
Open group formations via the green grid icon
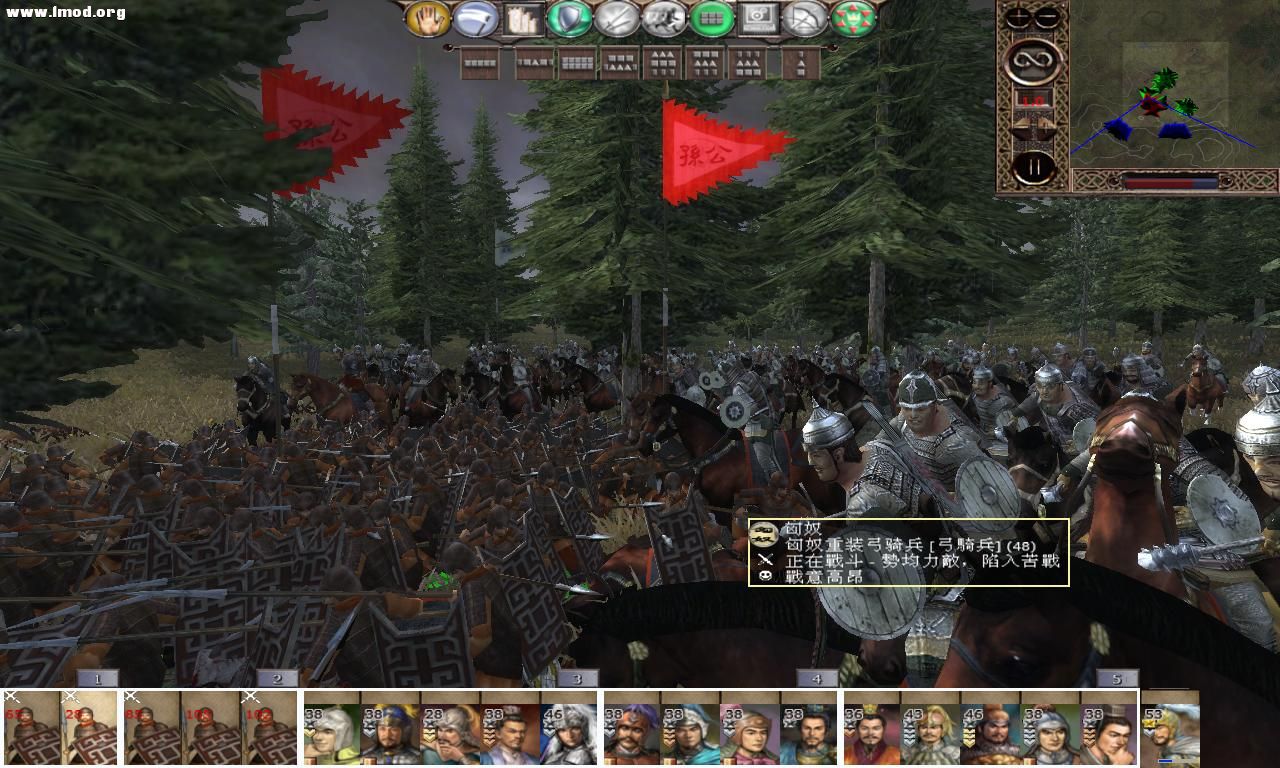[713, 18]
